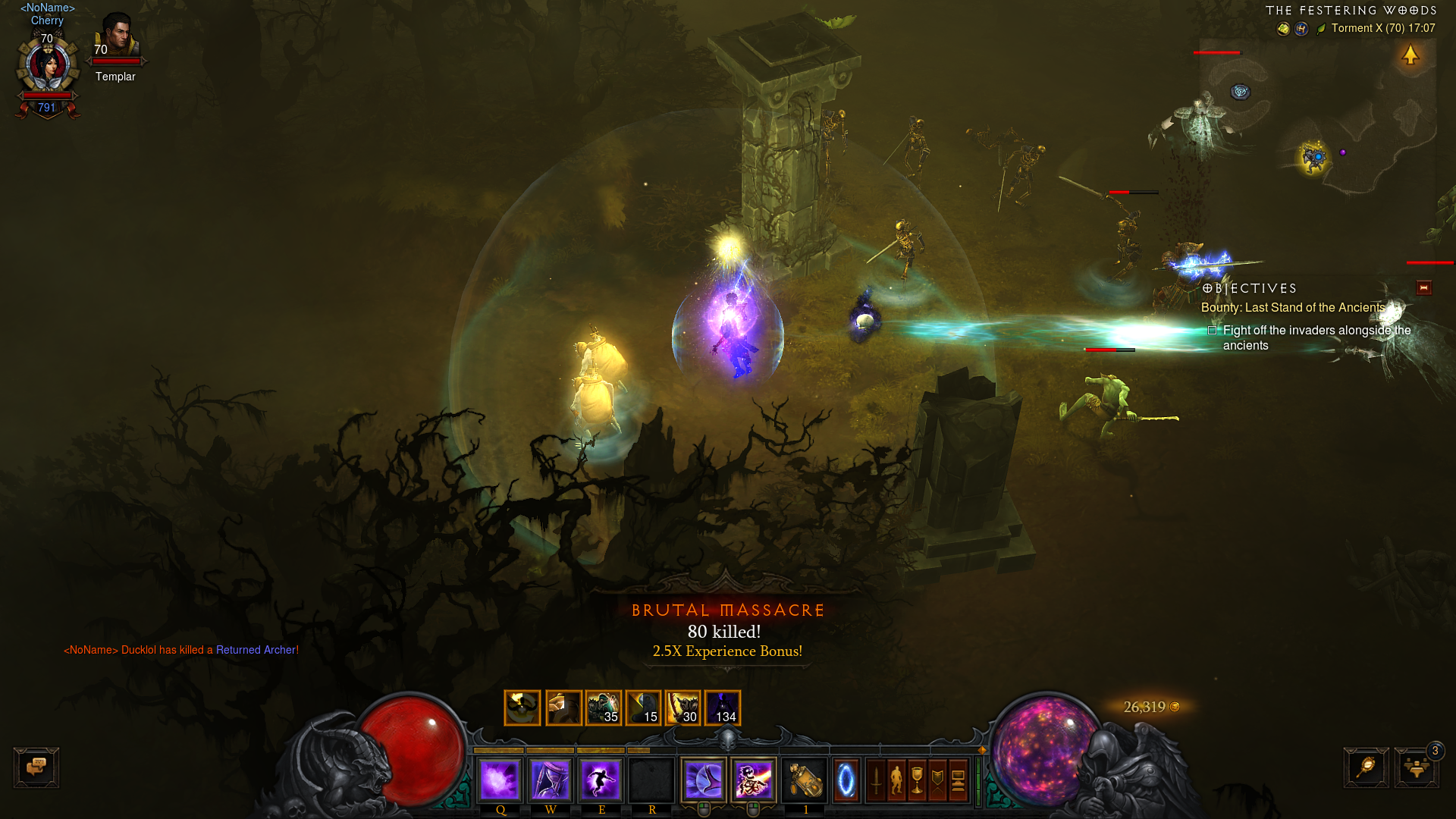
Task: Activate the hourglass Slow Time skill
Action: click(x=551, y=780)
